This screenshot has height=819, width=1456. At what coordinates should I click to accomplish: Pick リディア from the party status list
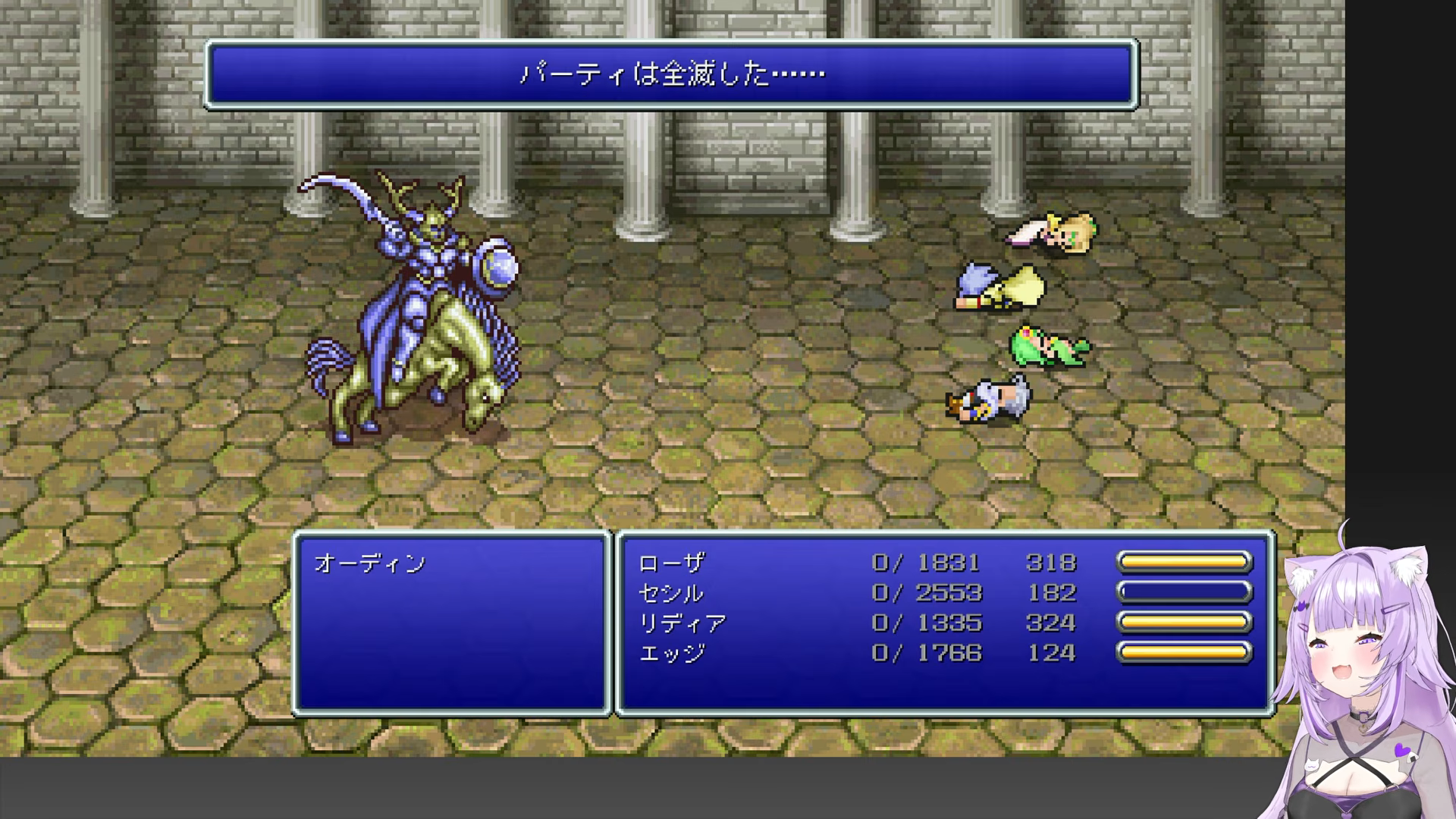pos(682,623)
